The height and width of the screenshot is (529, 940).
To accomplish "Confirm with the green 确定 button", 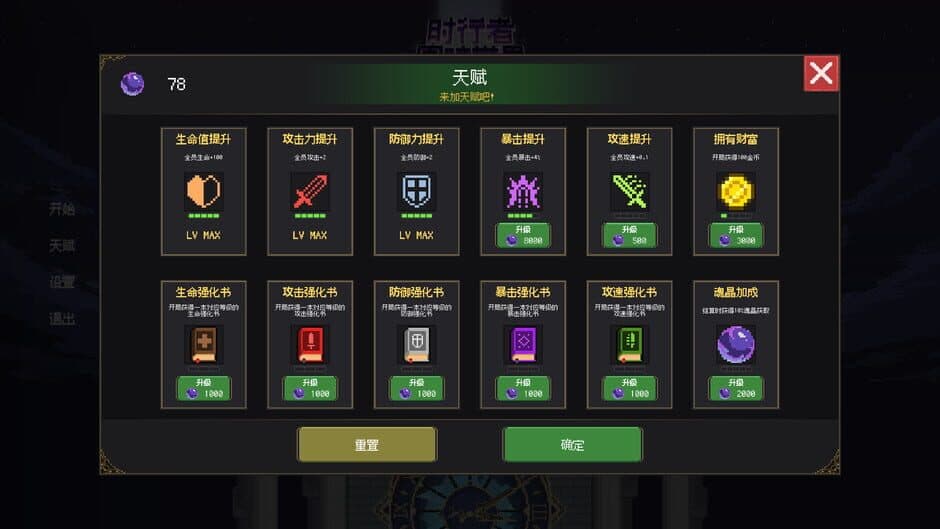I will 572,445.
